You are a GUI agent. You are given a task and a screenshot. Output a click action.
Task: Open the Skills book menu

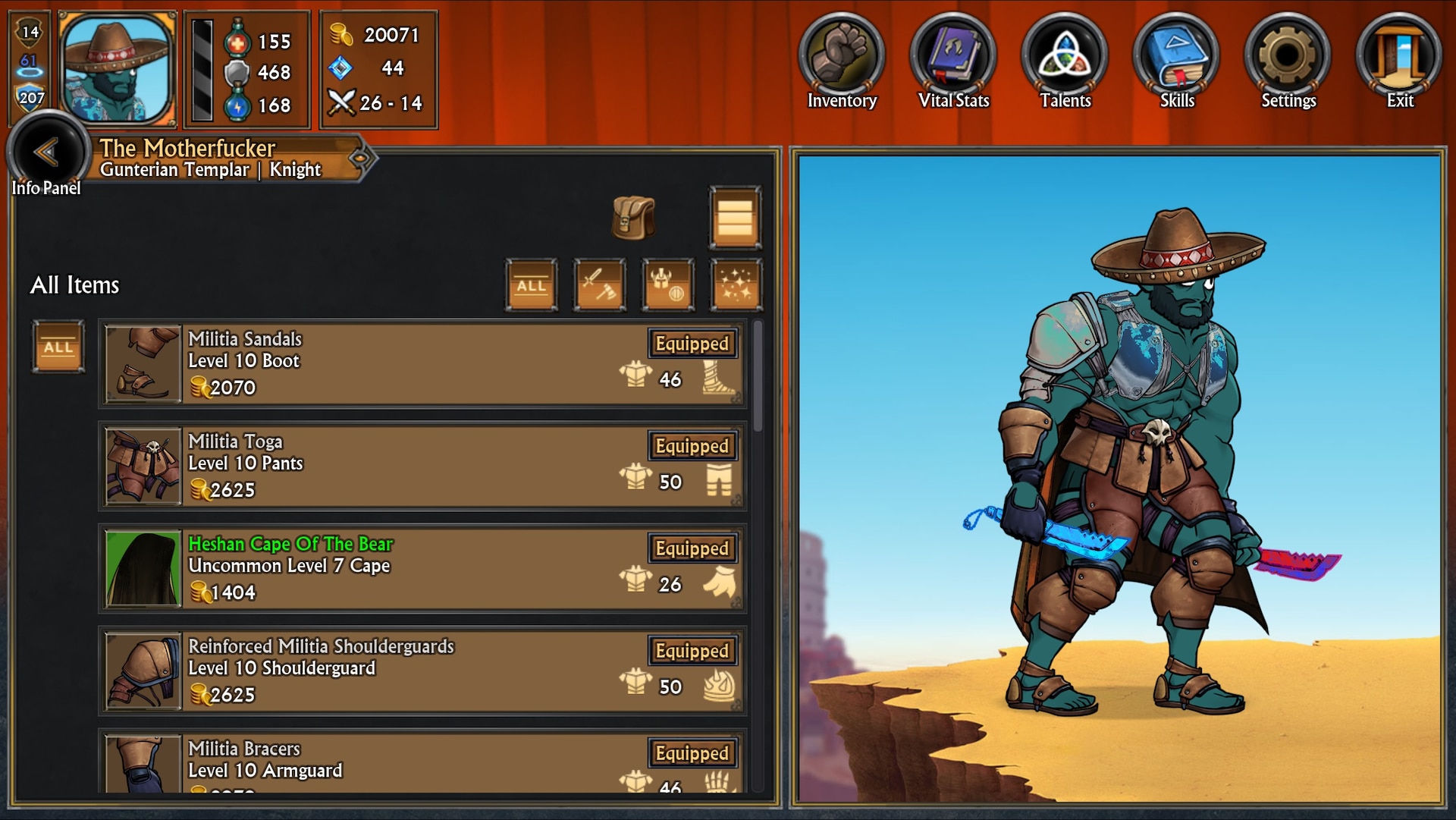pyautogui.click(x=1176, y=58)
